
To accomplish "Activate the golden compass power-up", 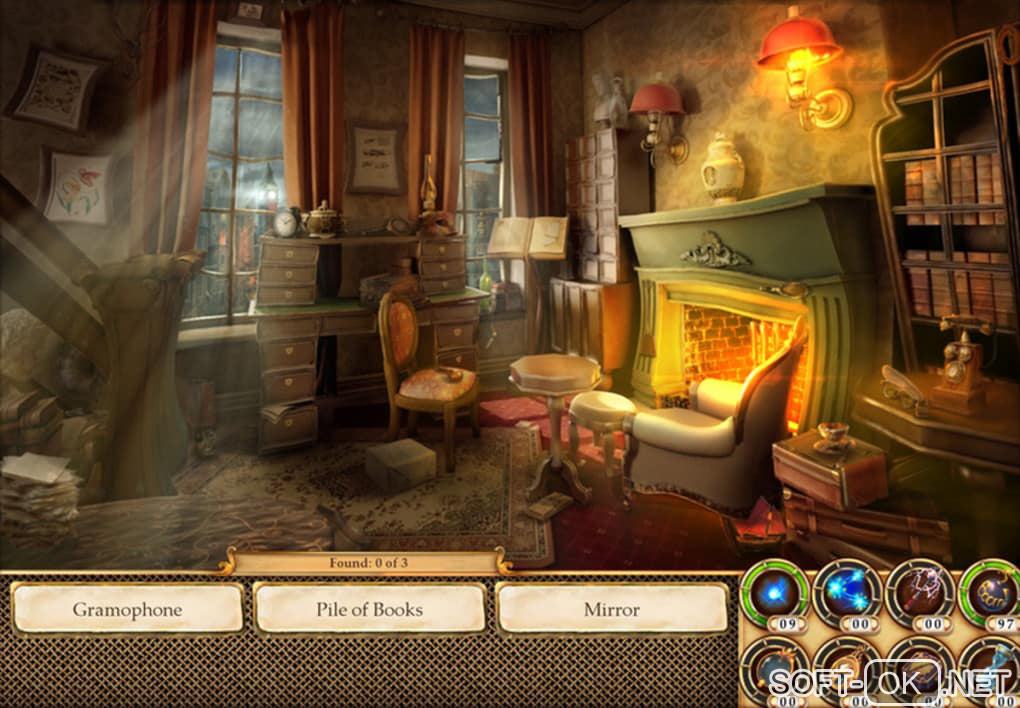I will click(847, 667).
